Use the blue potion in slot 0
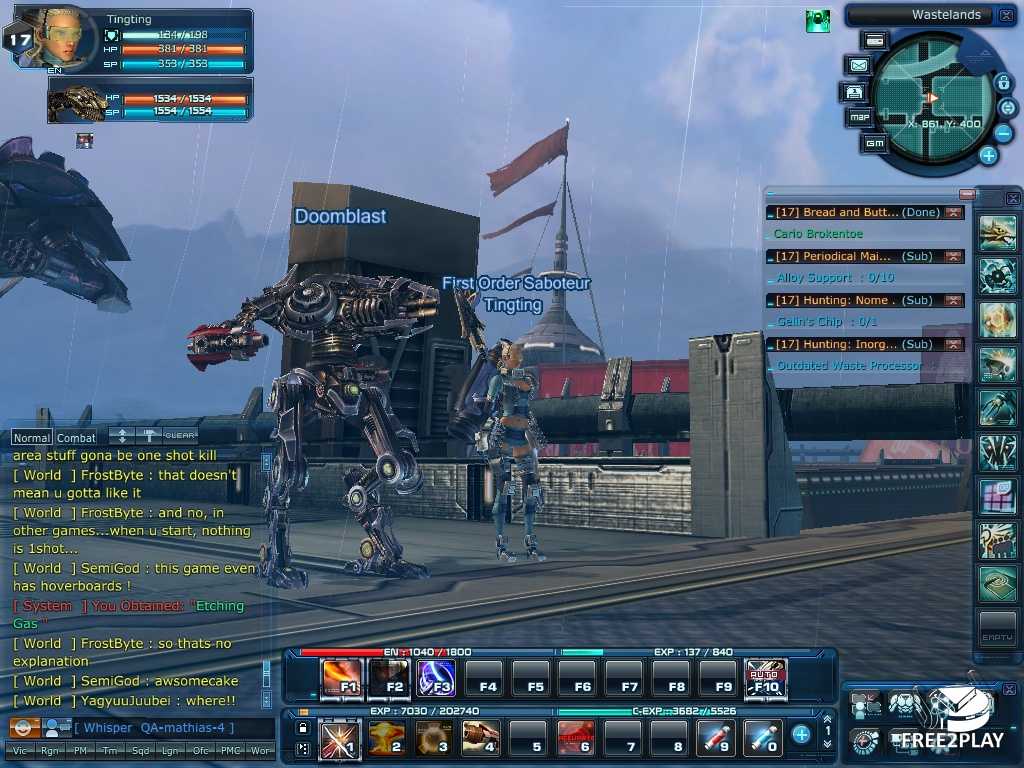The width and height of the screenshot is (1024, 768). click(763, 738)
